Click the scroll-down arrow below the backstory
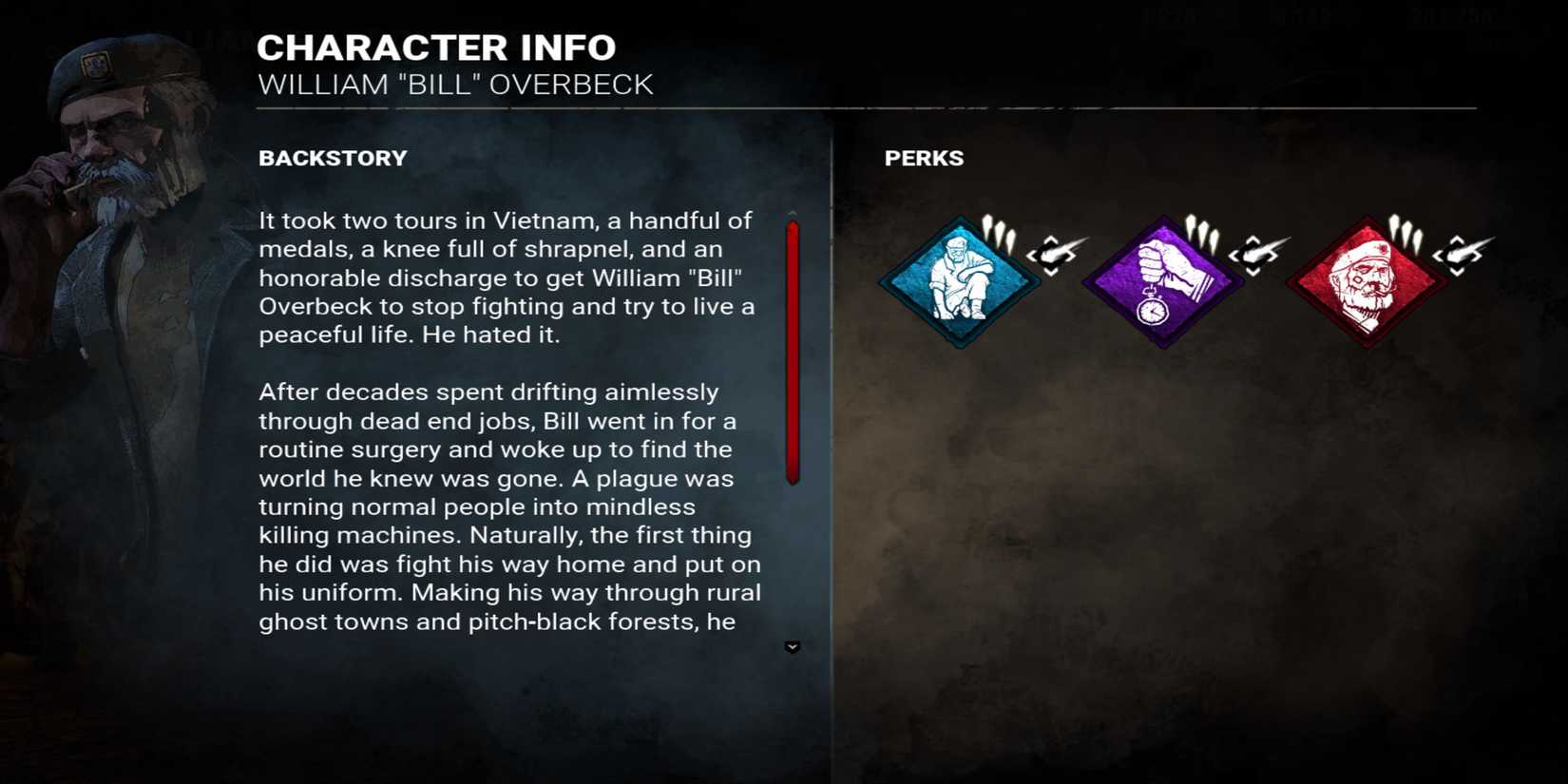This screenshot has width=1568, height=784. [792, 646]
